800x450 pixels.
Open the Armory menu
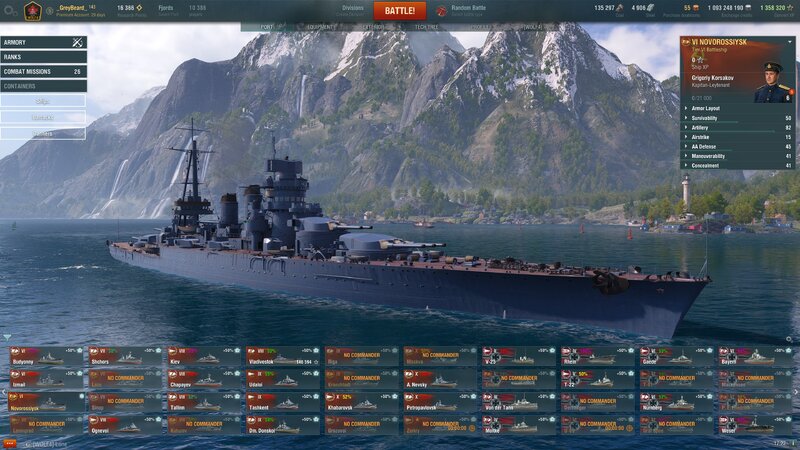pos(43,43)
